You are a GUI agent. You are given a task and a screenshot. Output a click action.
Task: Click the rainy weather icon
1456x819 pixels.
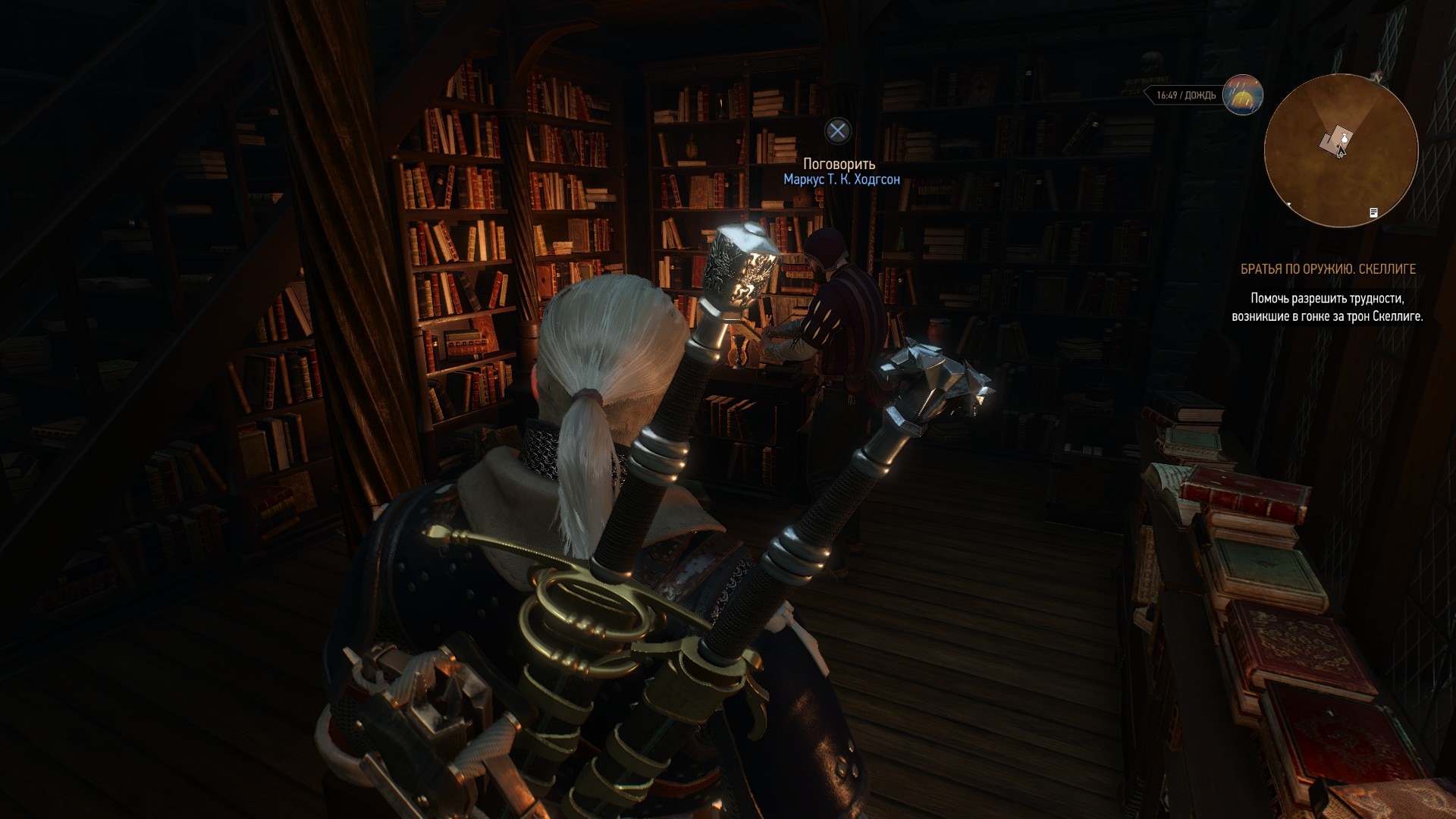(1242, 95)
